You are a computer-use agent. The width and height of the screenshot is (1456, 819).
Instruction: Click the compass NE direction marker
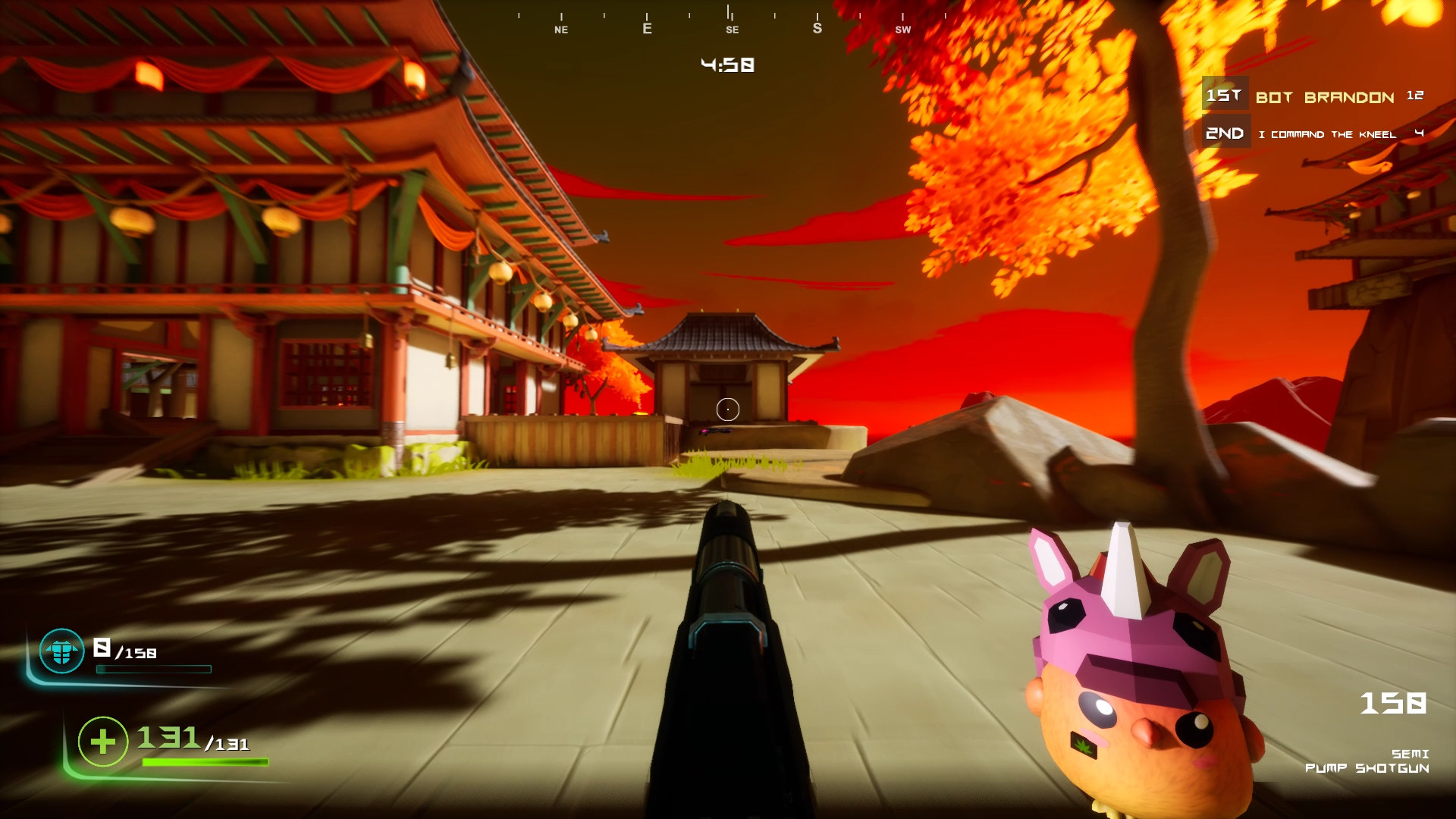[561, 30]
